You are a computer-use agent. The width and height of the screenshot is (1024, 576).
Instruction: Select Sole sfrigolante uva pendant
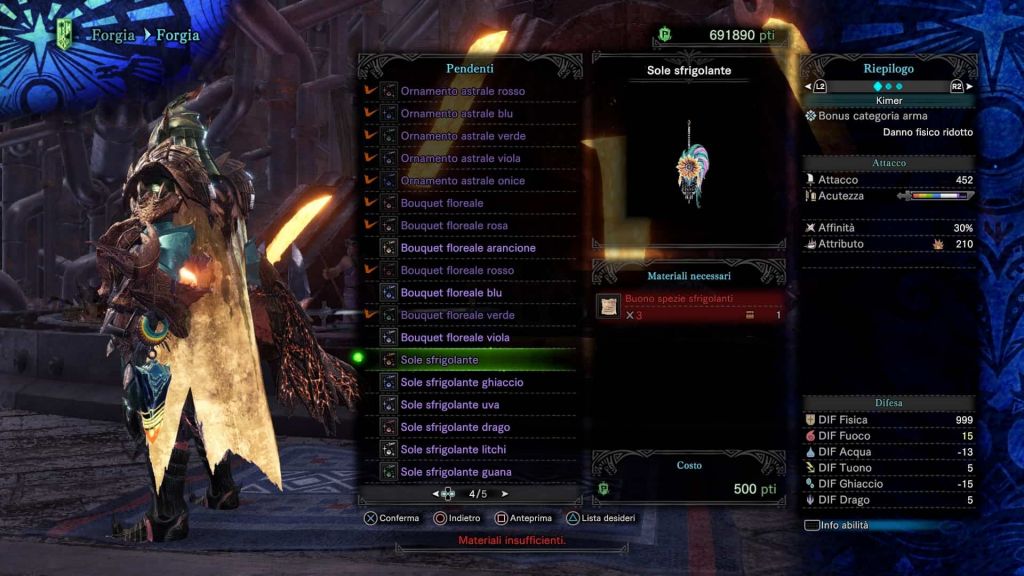pyautogui.click(x=450, y=405)
